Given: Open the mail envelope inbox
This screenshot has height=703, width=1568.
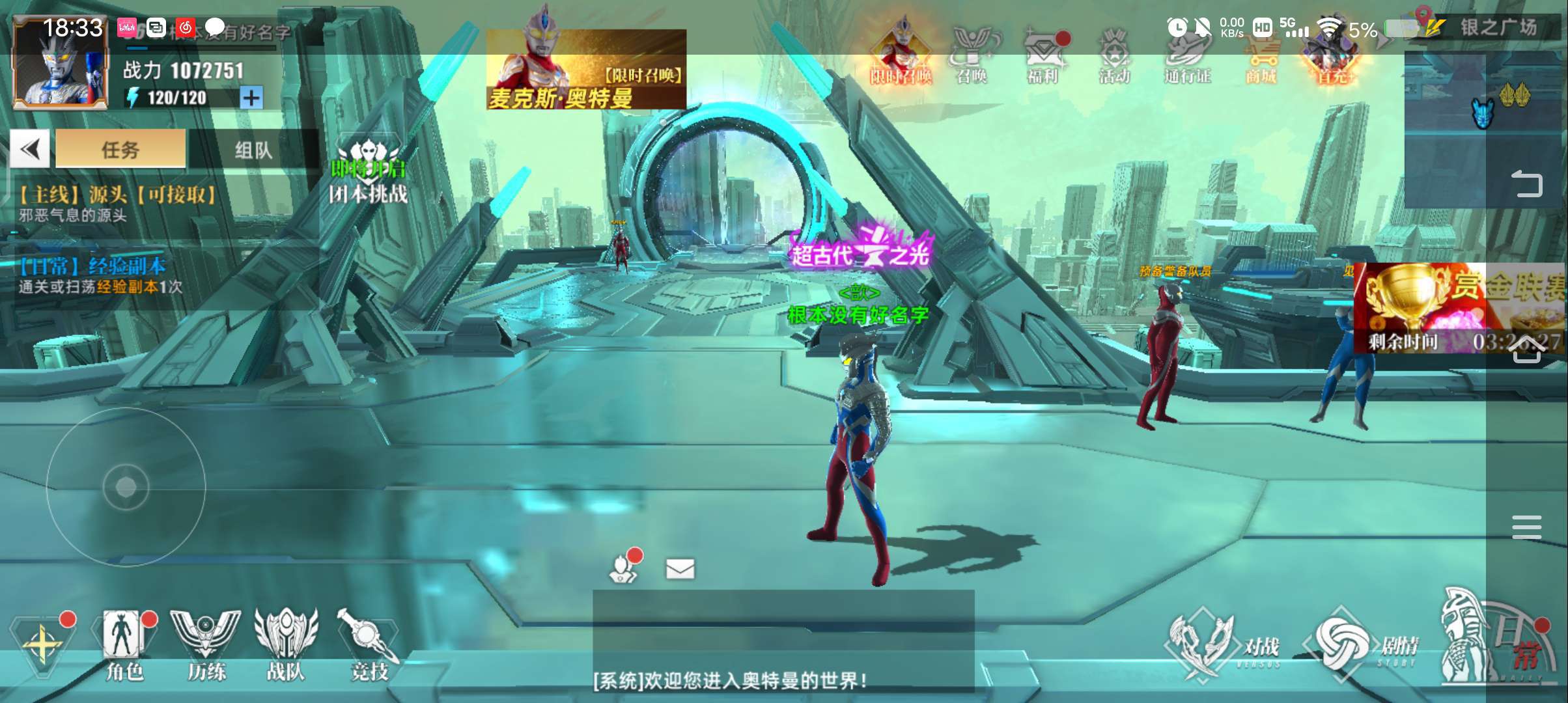Looking at the screenshot, I should tap(680, 570).
